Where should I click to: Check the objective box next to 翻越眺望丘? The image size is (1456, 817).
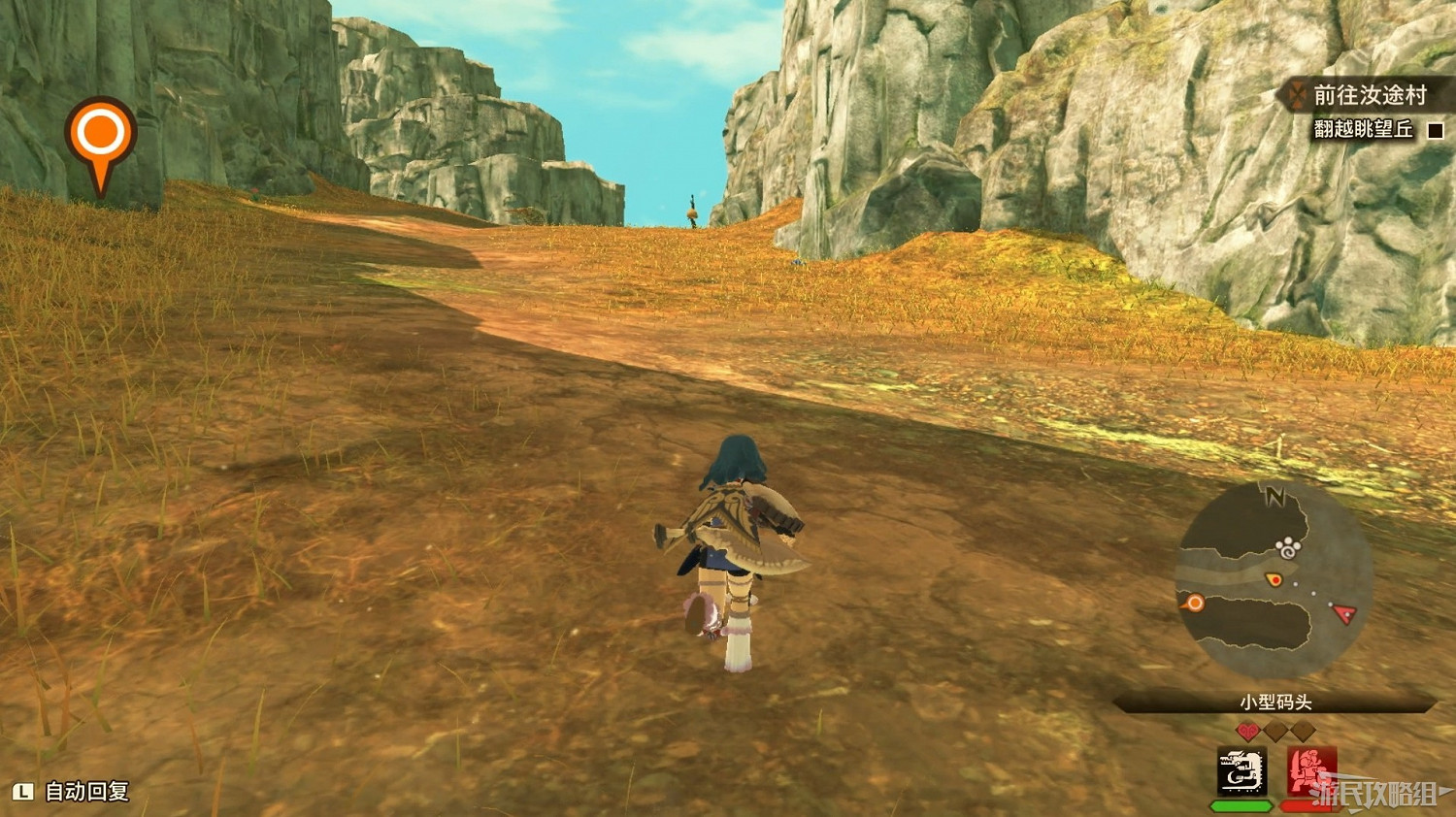coord(1434,128)
